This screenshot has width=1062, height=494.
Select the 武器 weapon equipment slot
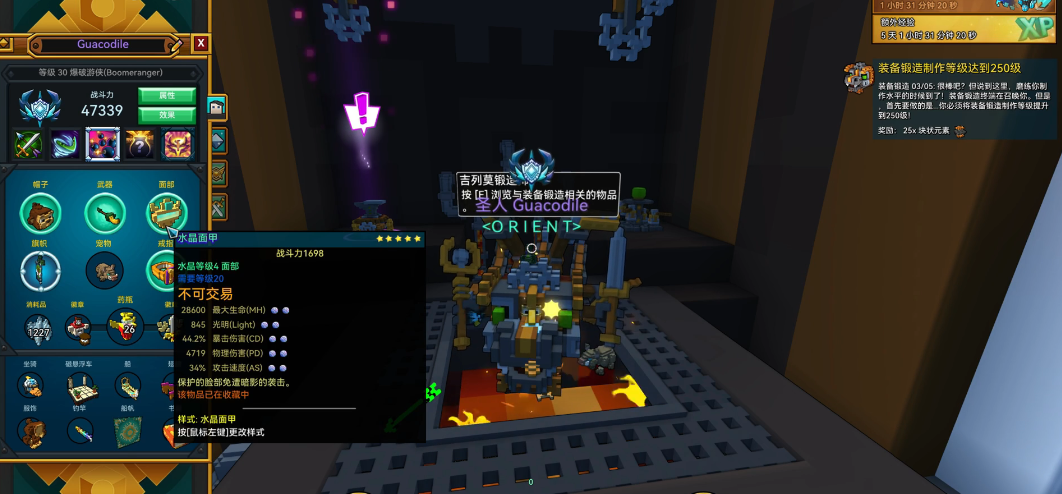[x=104, y=213]
